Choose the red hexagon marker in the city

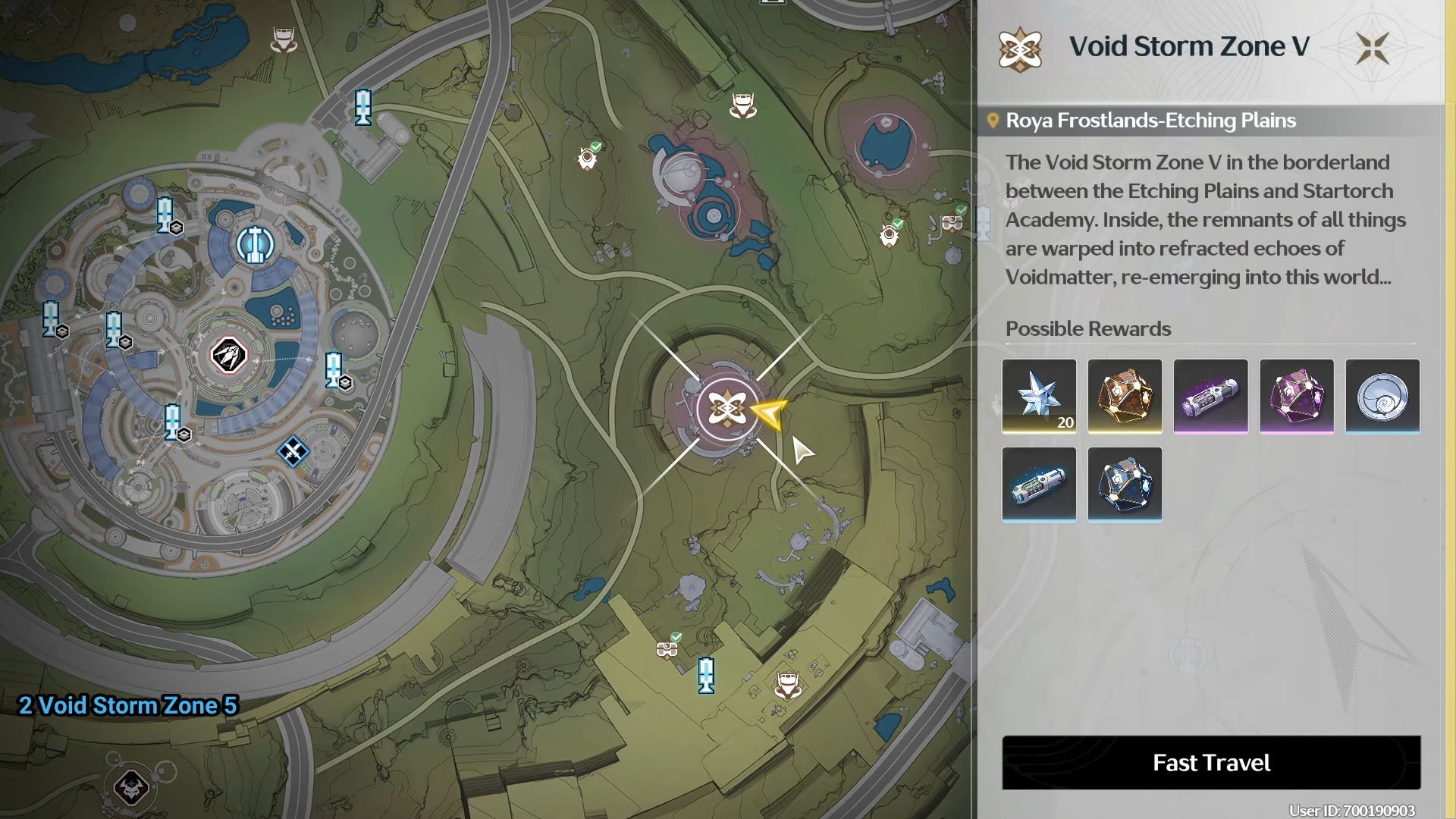pyautogui.click(x=228, y=355)
